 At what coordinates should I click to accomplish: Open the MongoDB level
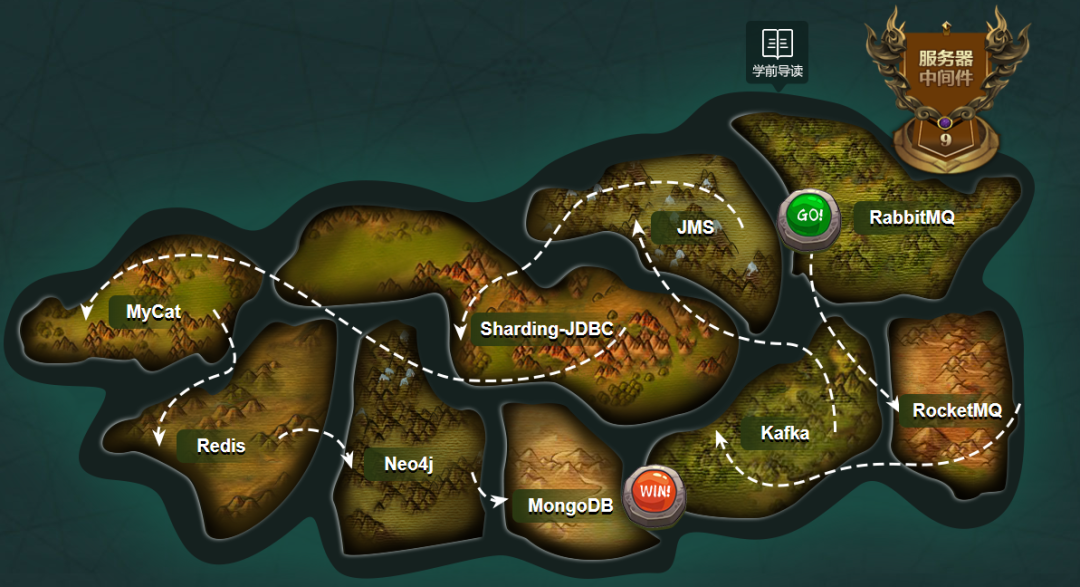coord(570,506)
